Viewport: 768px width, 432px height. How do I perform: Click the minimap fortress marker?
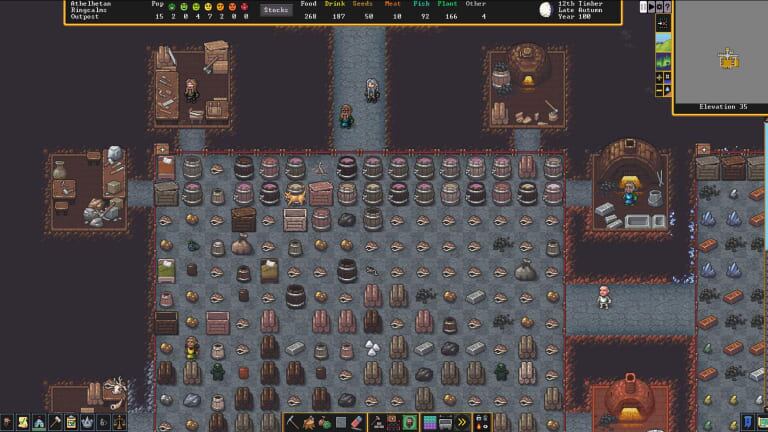729,60
